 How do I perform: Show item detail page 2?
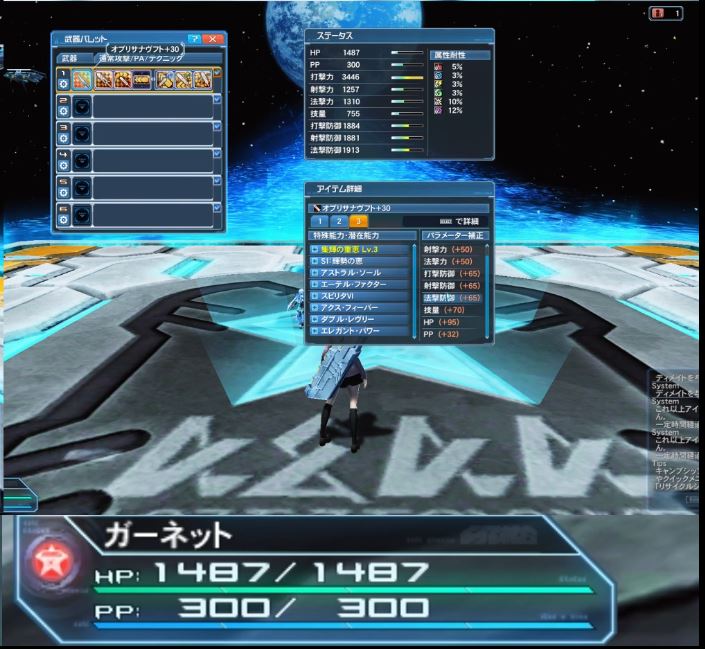pyautogui.click(x=339, y=220)
